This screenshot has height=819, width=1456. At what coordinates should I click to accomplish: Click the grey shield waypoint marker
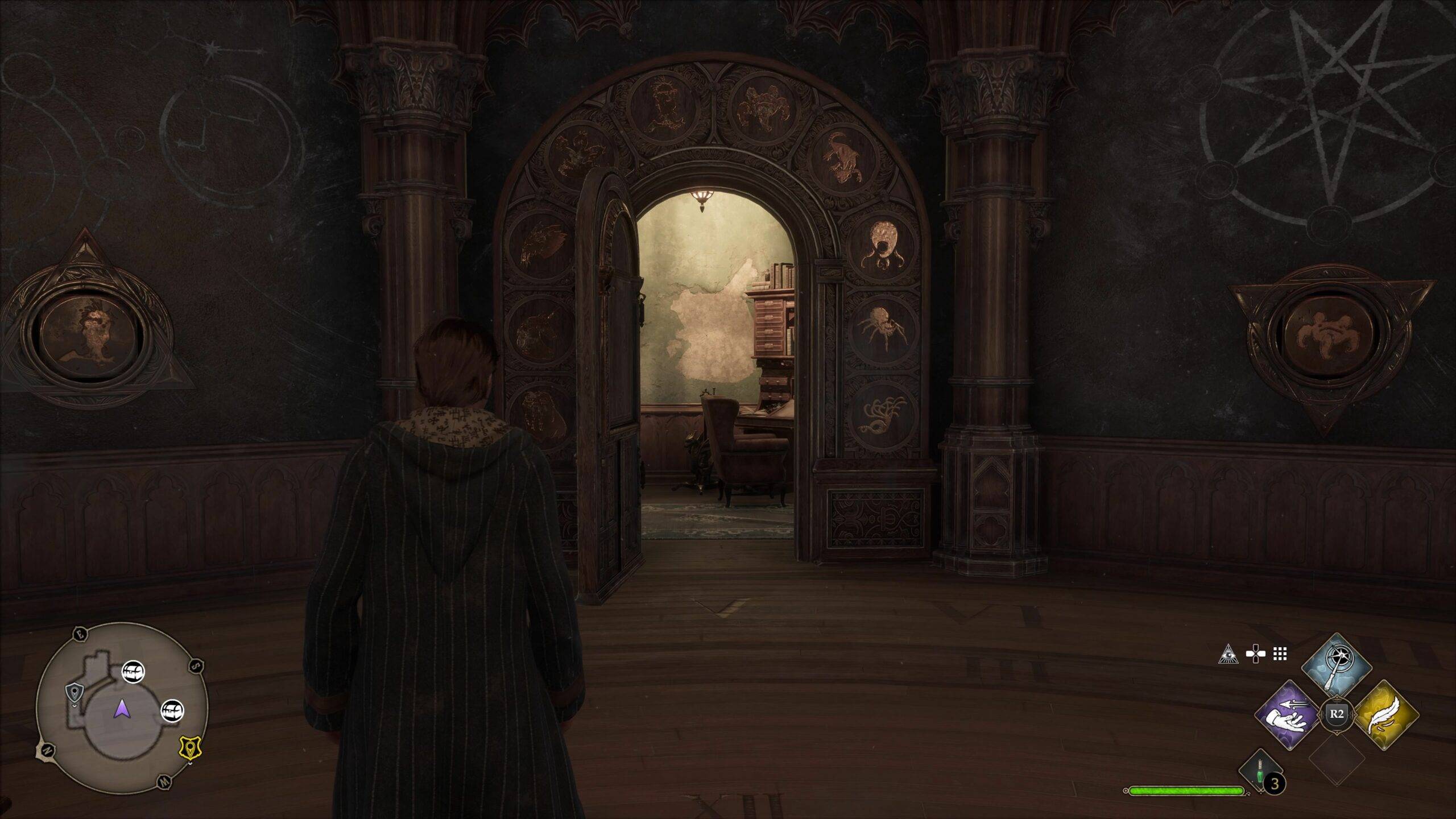click(x=73, y=692)
